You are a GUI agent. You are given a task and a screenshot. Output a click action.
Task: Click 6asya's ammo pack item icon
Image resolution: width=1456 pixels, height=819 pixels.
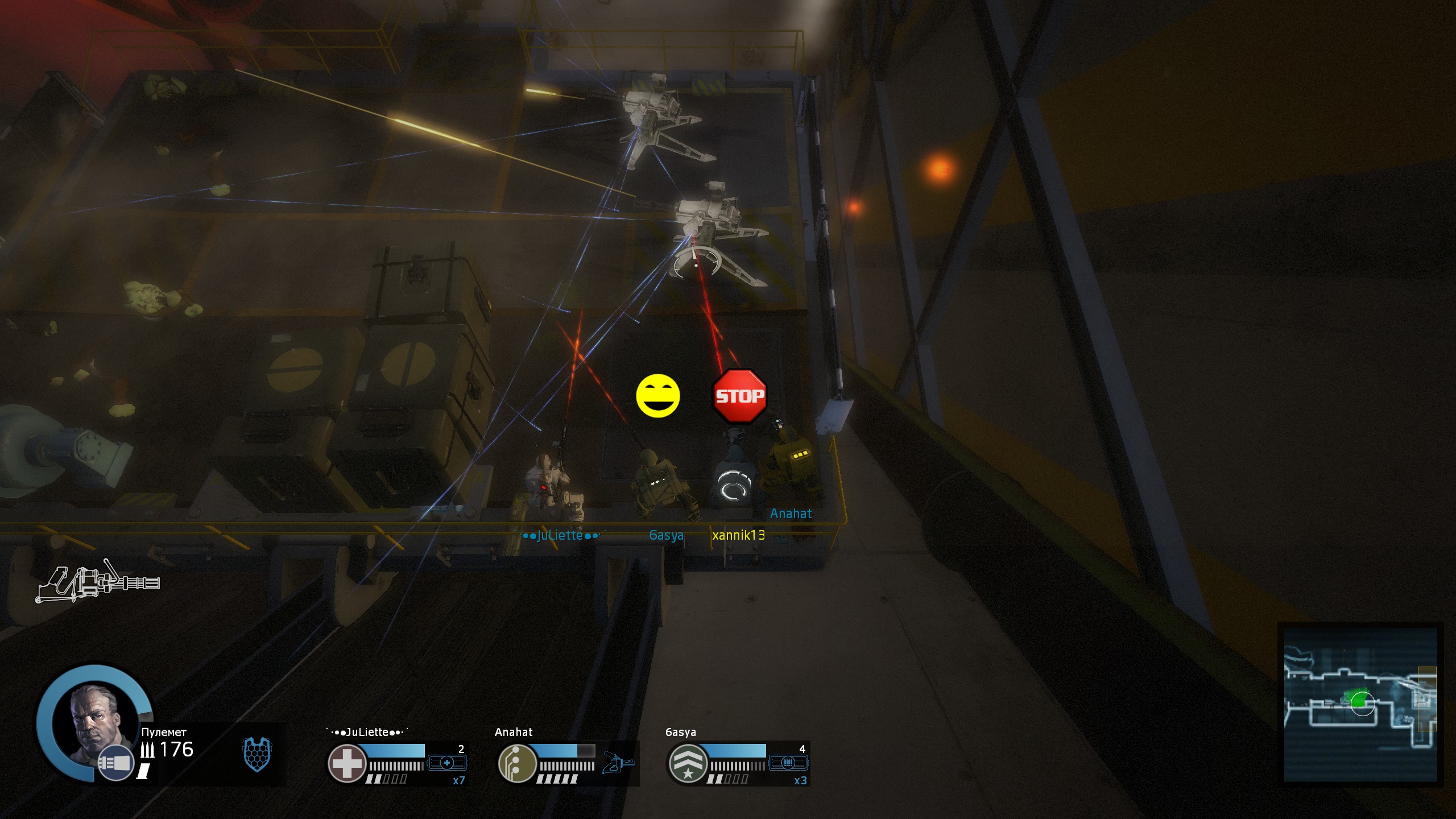(x=788, y=763)
